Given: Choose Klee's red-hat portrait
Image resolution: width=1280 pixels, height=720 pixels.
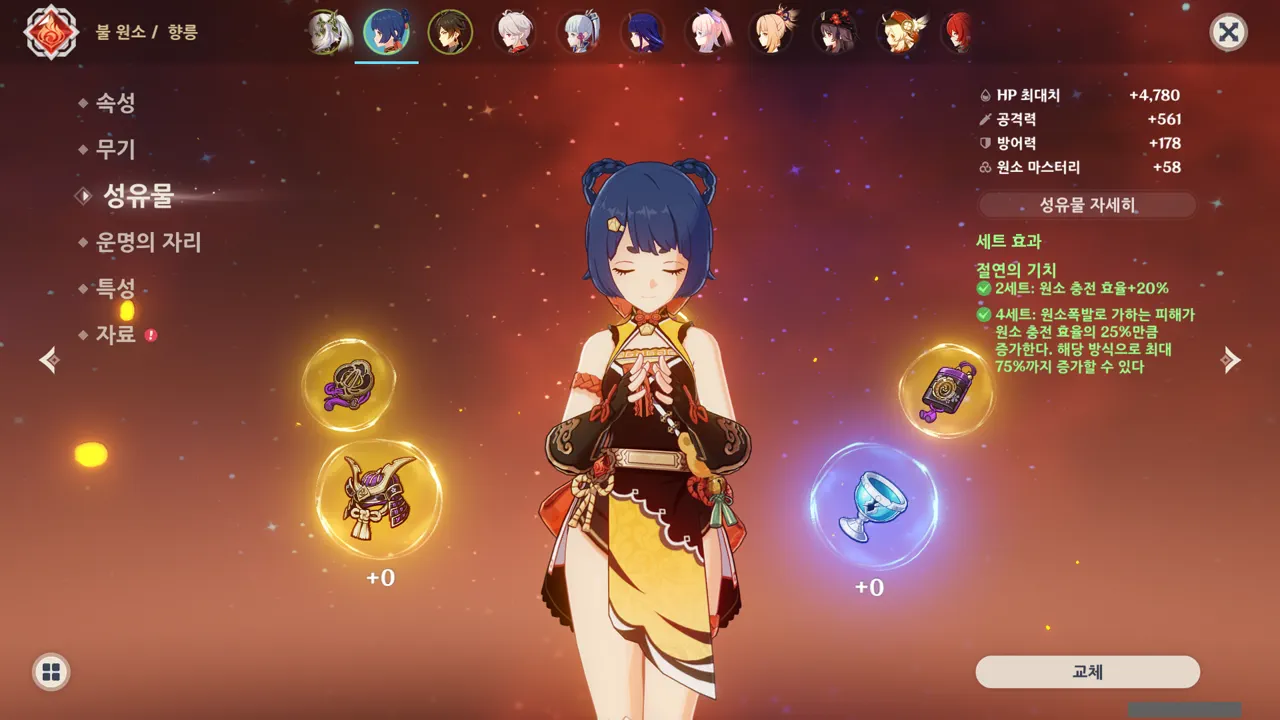Looking at the screenshot, I should tap(901, 33).
